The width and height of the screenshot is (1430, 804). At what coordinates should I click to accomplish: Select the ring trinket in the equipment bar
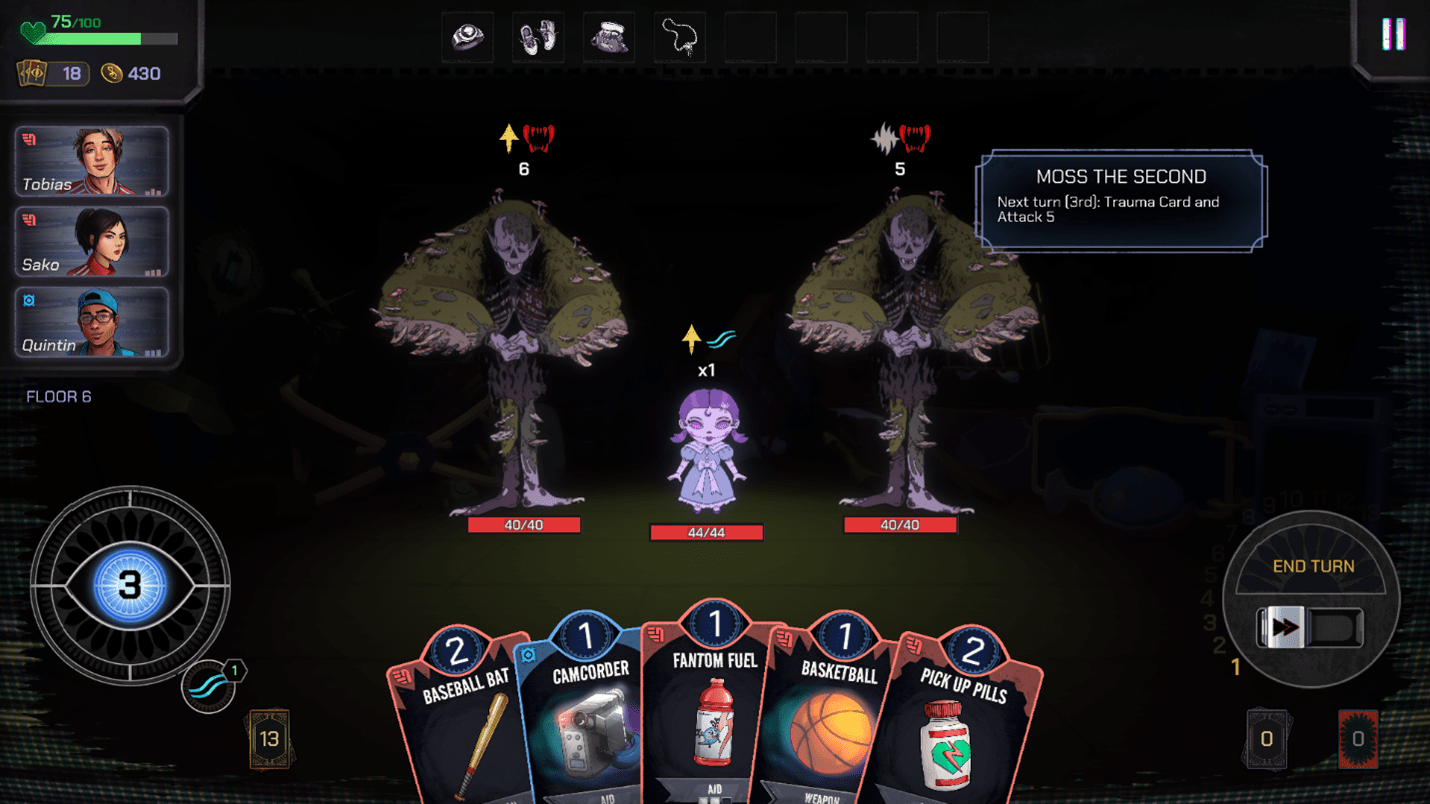click(467, 37)
